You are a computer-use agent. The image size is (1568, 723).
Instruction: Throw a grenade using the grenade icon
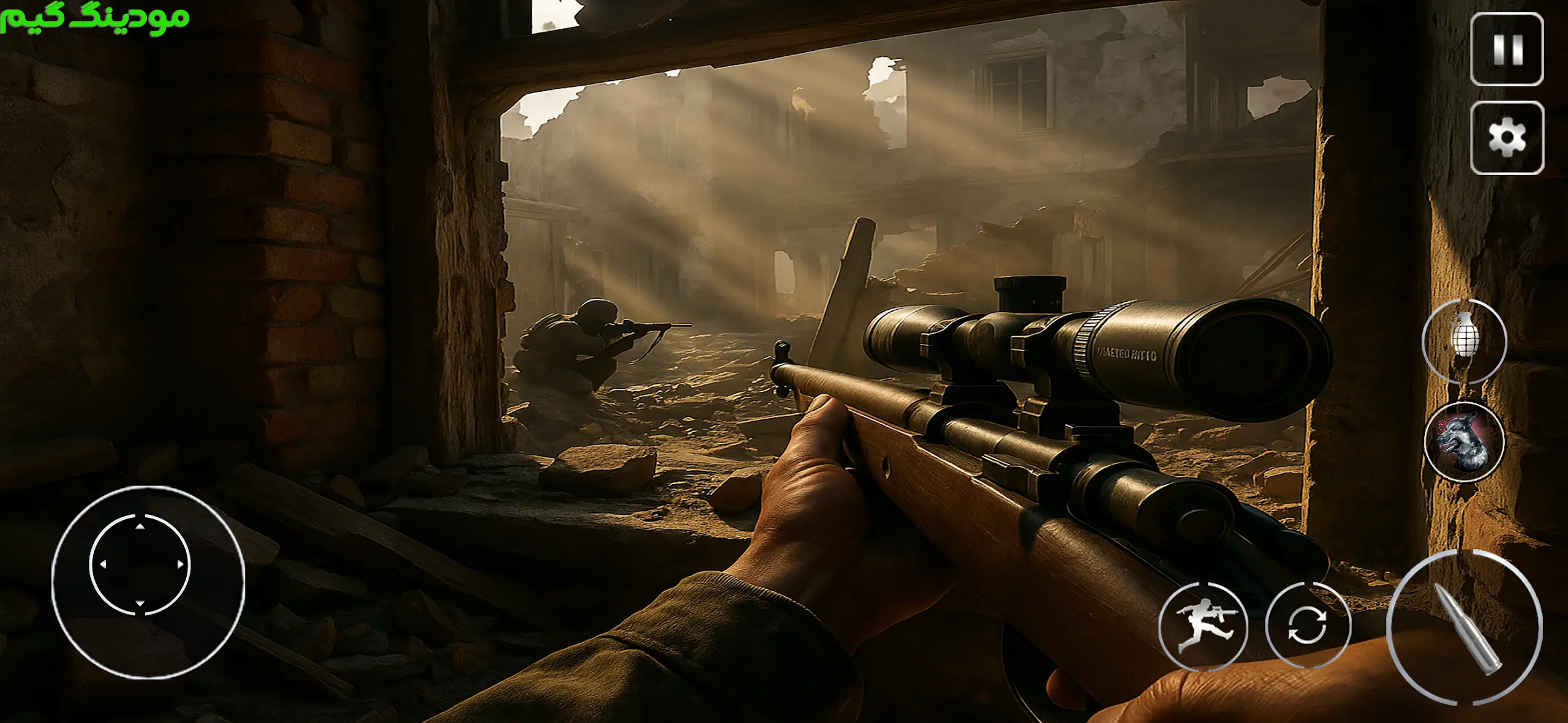[1464, 340]
